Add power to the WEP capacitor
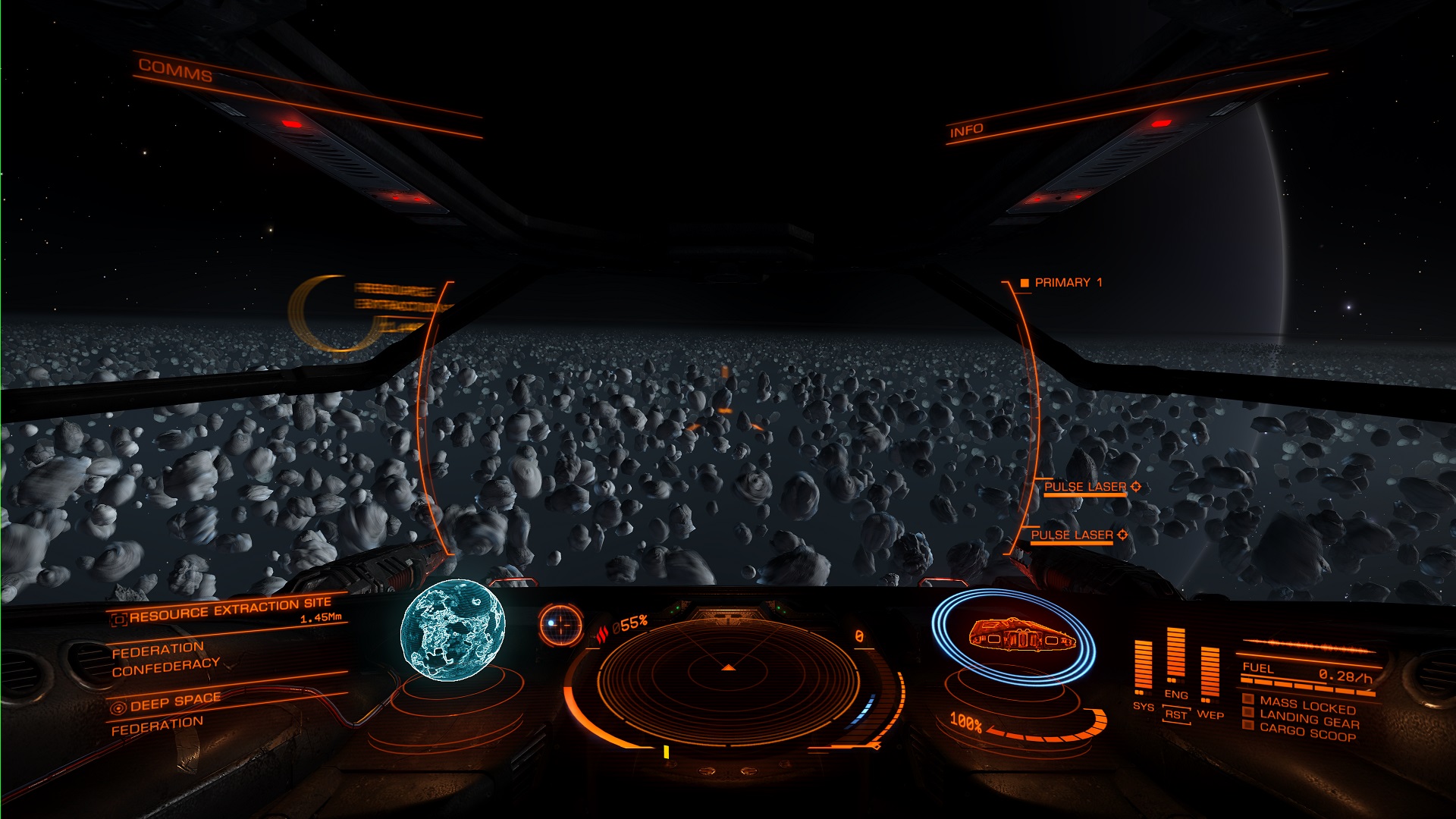The width and height of the screenshot is (1456, 819). click(1210, 714)
